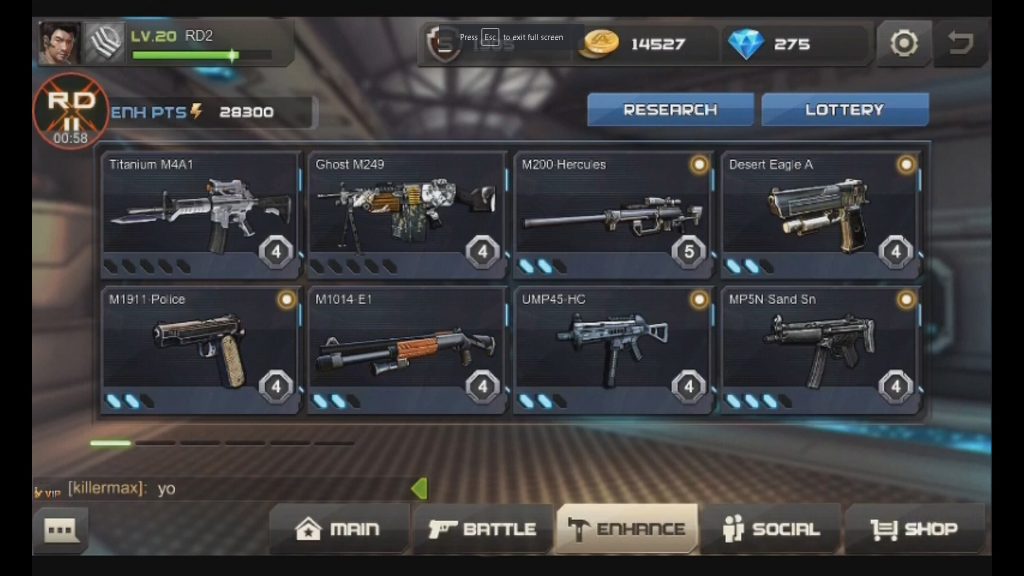Open the Enhance tab
This screenshot has width=1024, height=576.
[627, 529]
